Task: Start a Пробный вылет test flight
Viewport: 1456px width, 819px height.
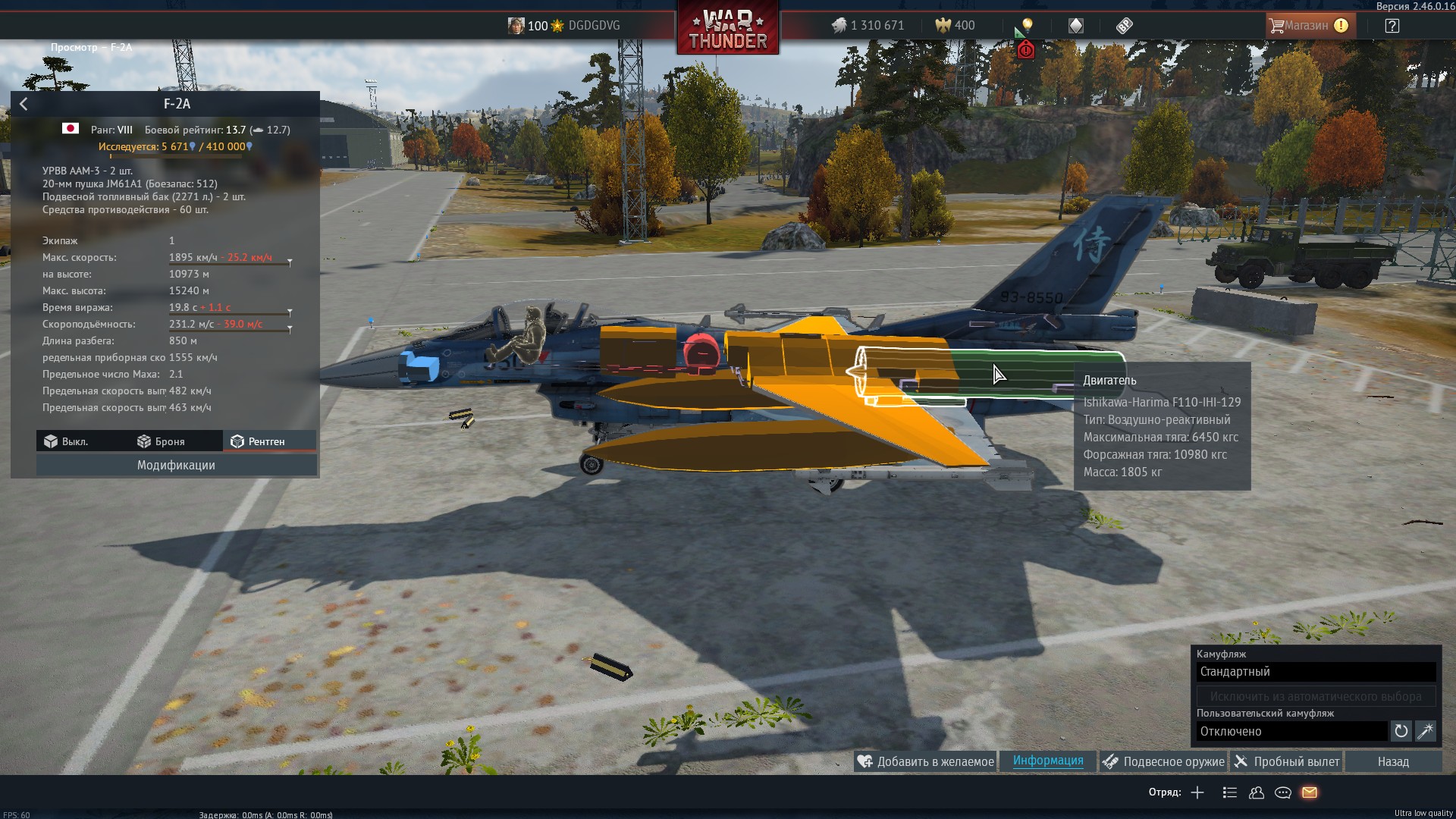Action: [x=1287, y=761]
